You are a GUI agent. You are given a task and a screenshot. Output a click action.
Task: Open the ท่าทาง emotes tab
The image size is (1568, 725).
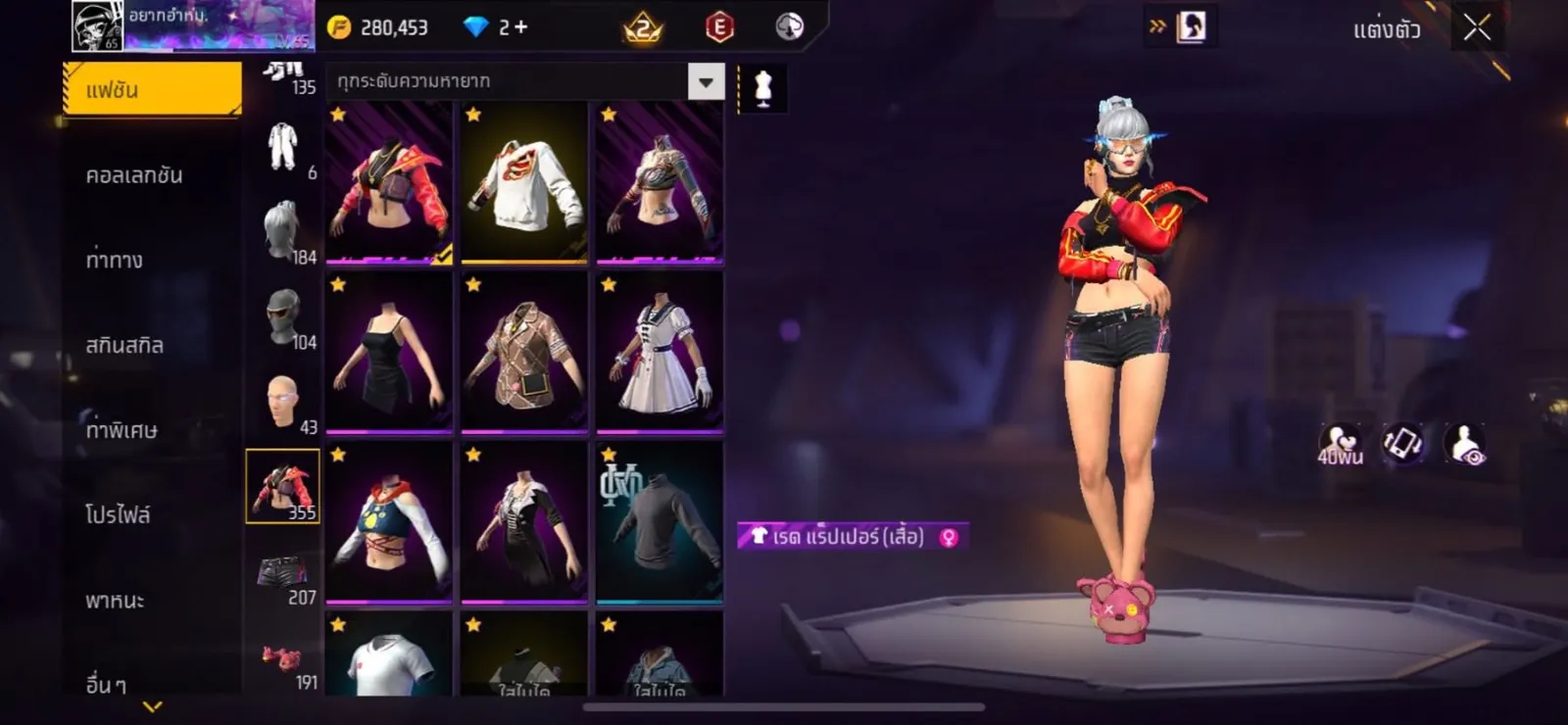[115, 260]
